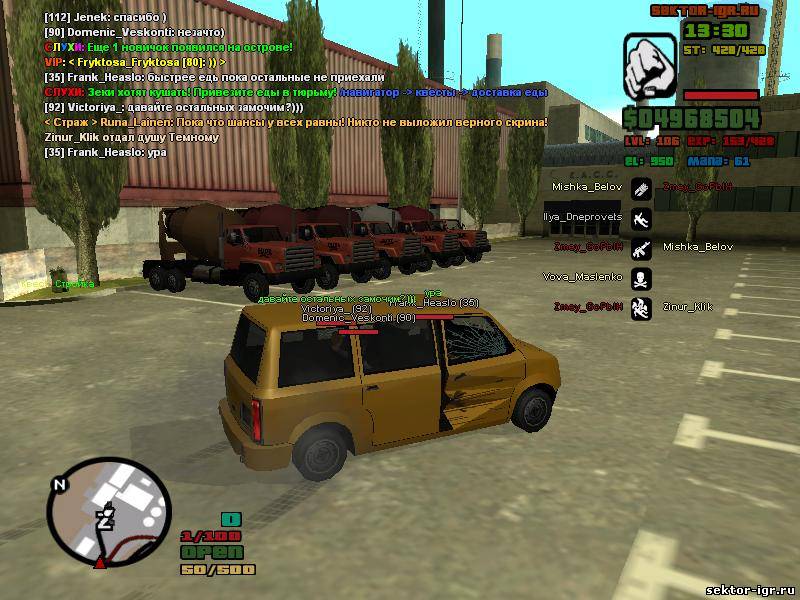The height and width of the screenshot is (600, 800).
Task: Select the fist weapon icon
Action: point(651,65)
